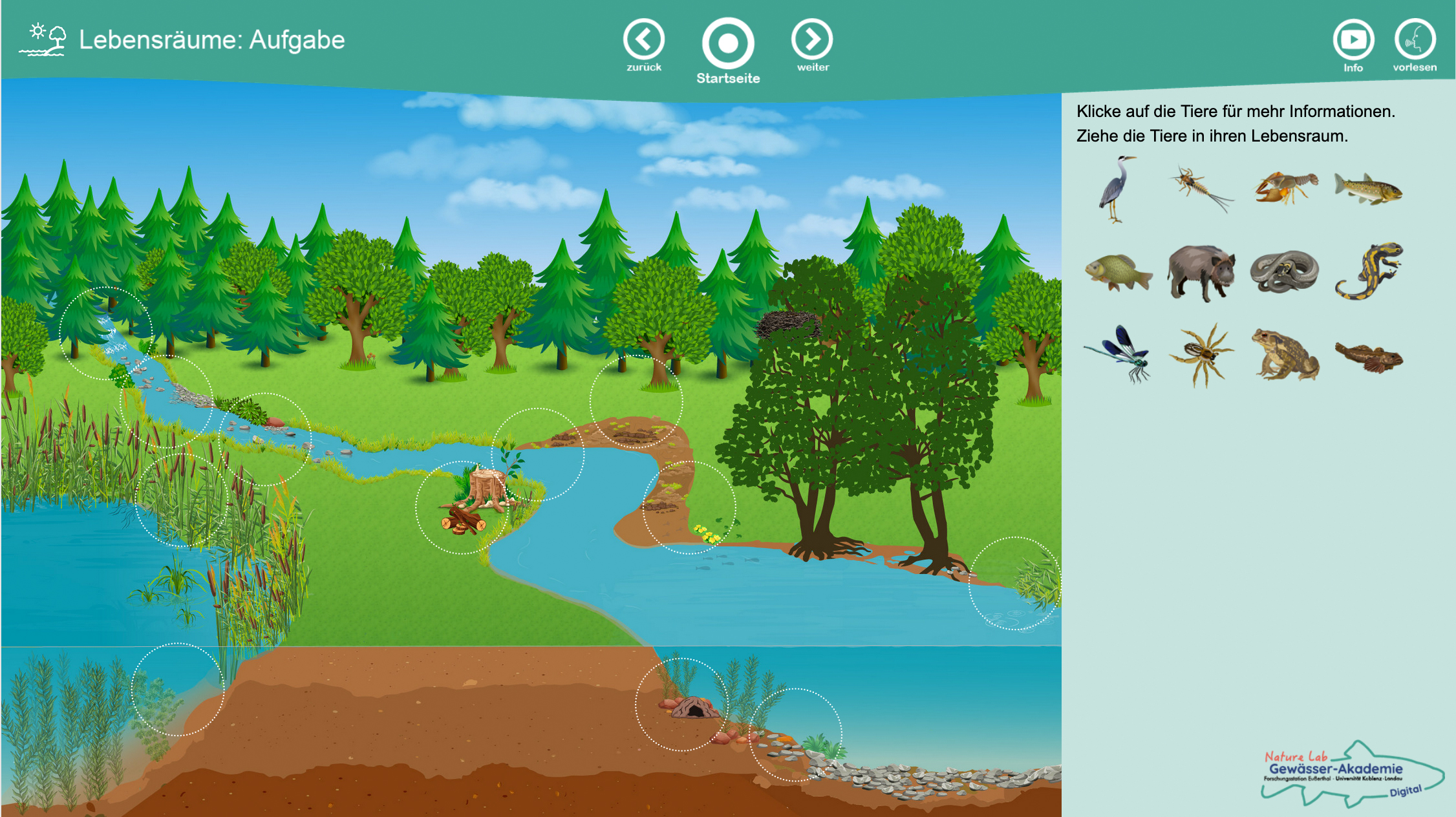
Task: Click the brown toad
Action: (x=1285, y=354)
